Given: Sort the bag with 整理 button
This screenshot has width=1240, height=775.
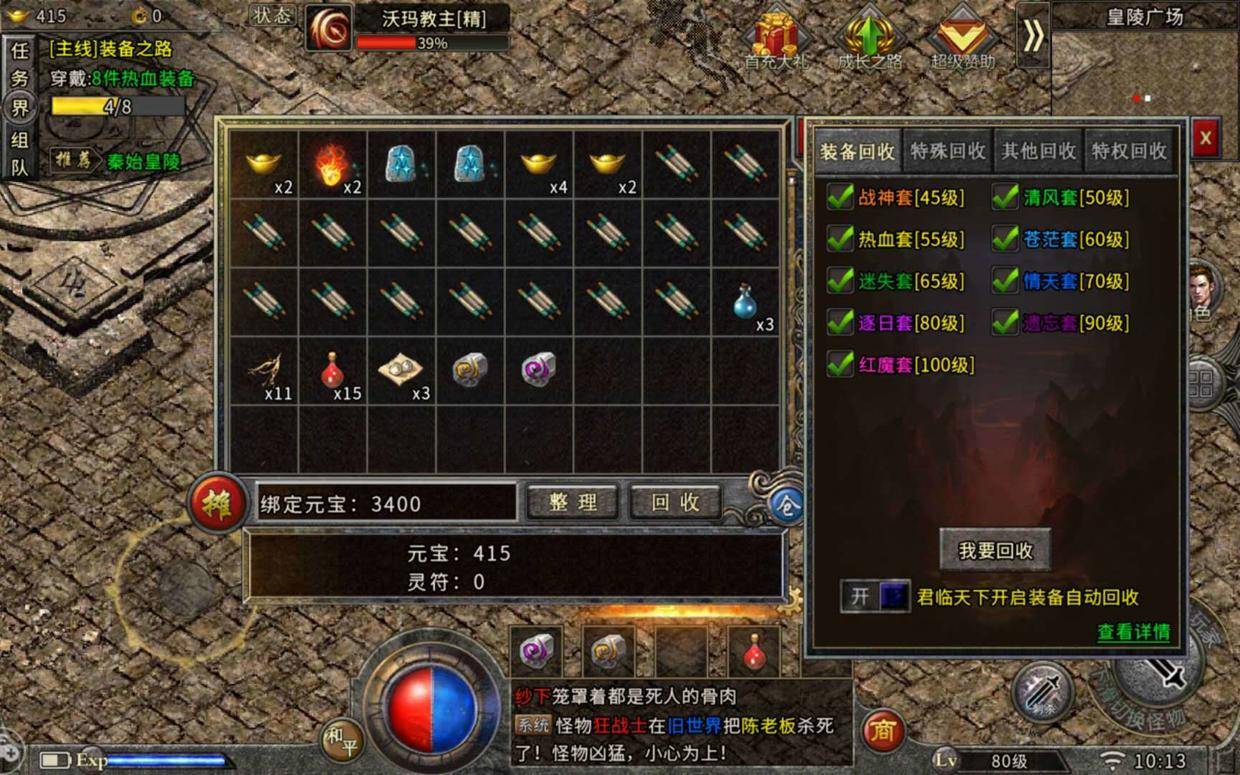Looking at the screenshot, I should point(572,502).
